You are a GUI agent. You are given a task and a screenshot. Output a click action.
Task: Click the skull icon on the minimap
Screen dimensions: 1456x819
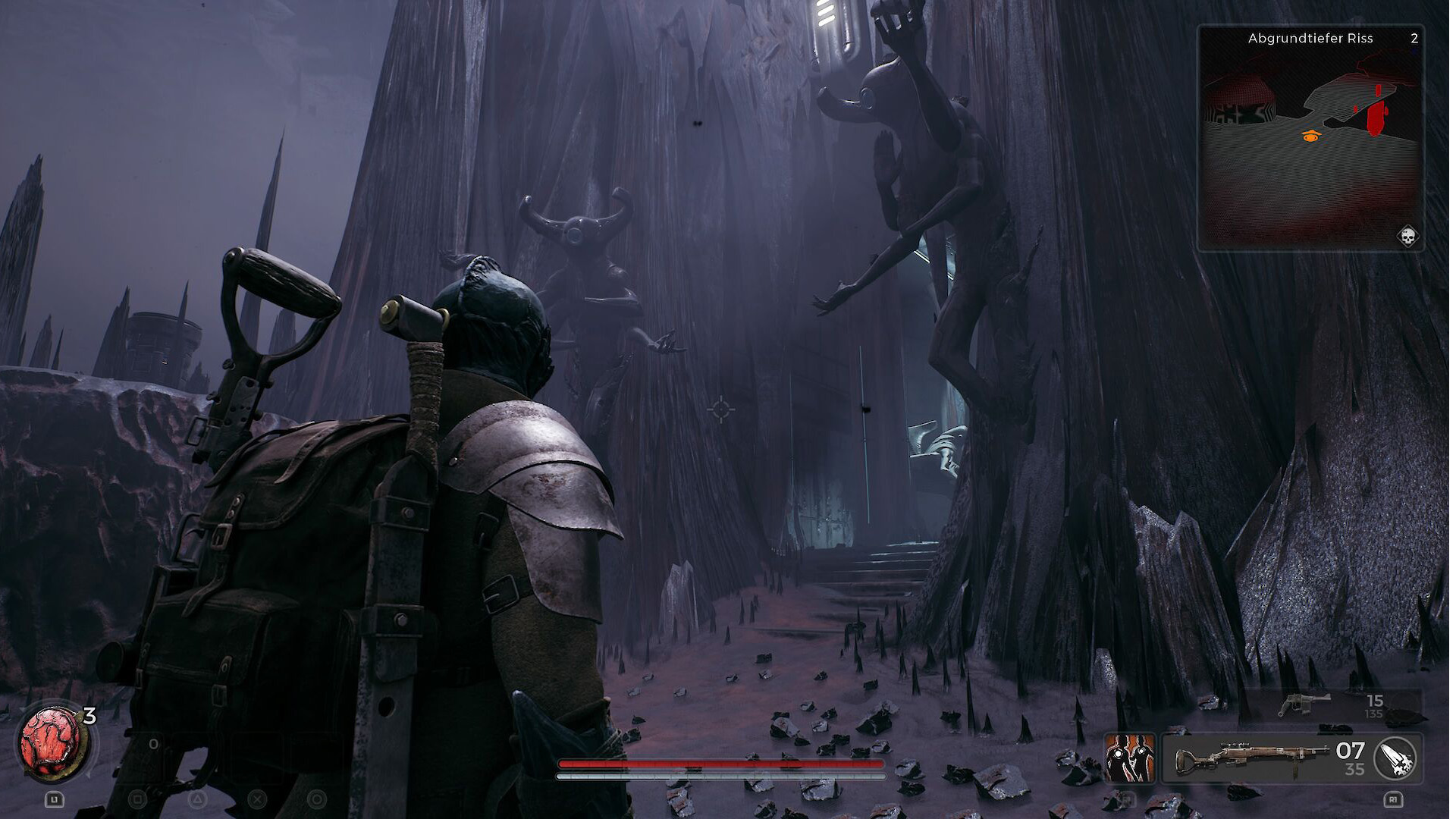(1408, 237)
